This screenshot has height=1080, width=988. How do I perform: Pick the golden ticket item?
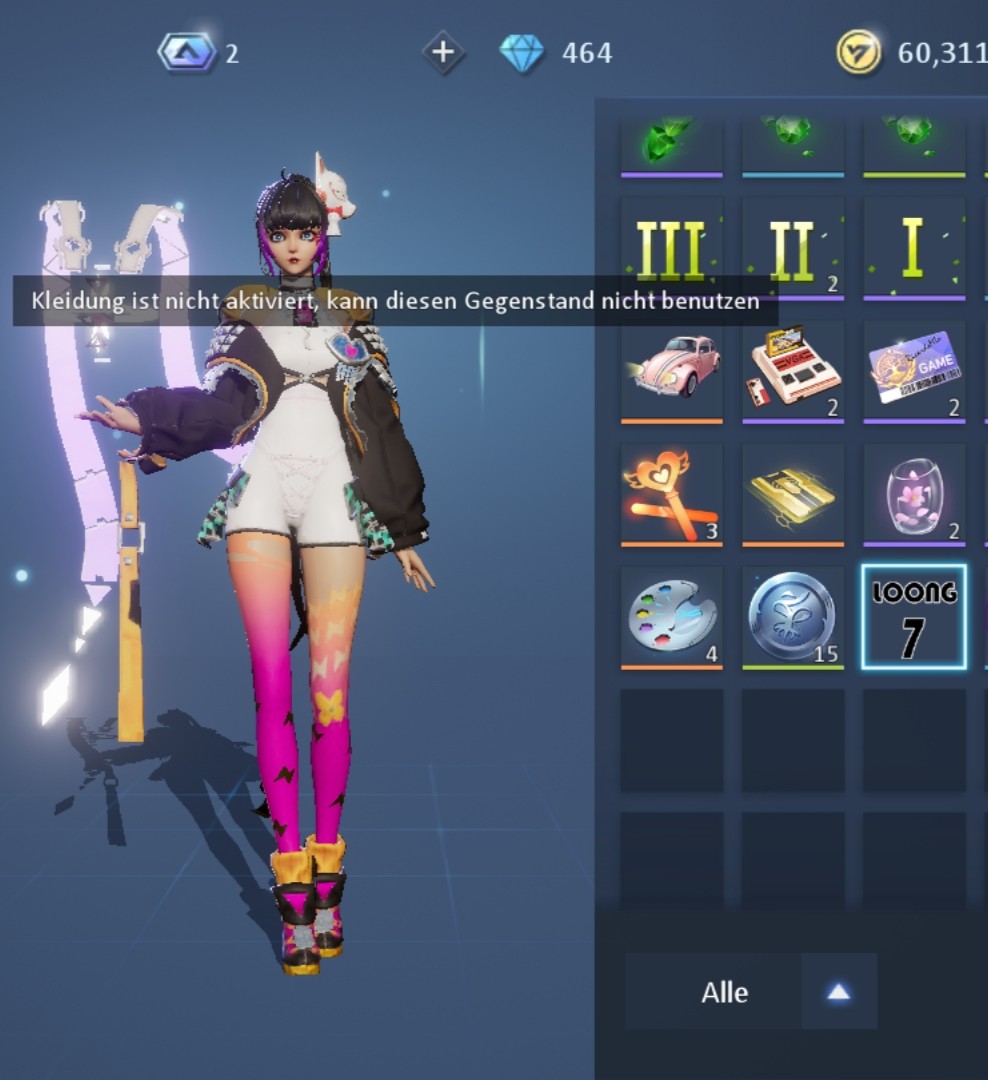[792, 494]
